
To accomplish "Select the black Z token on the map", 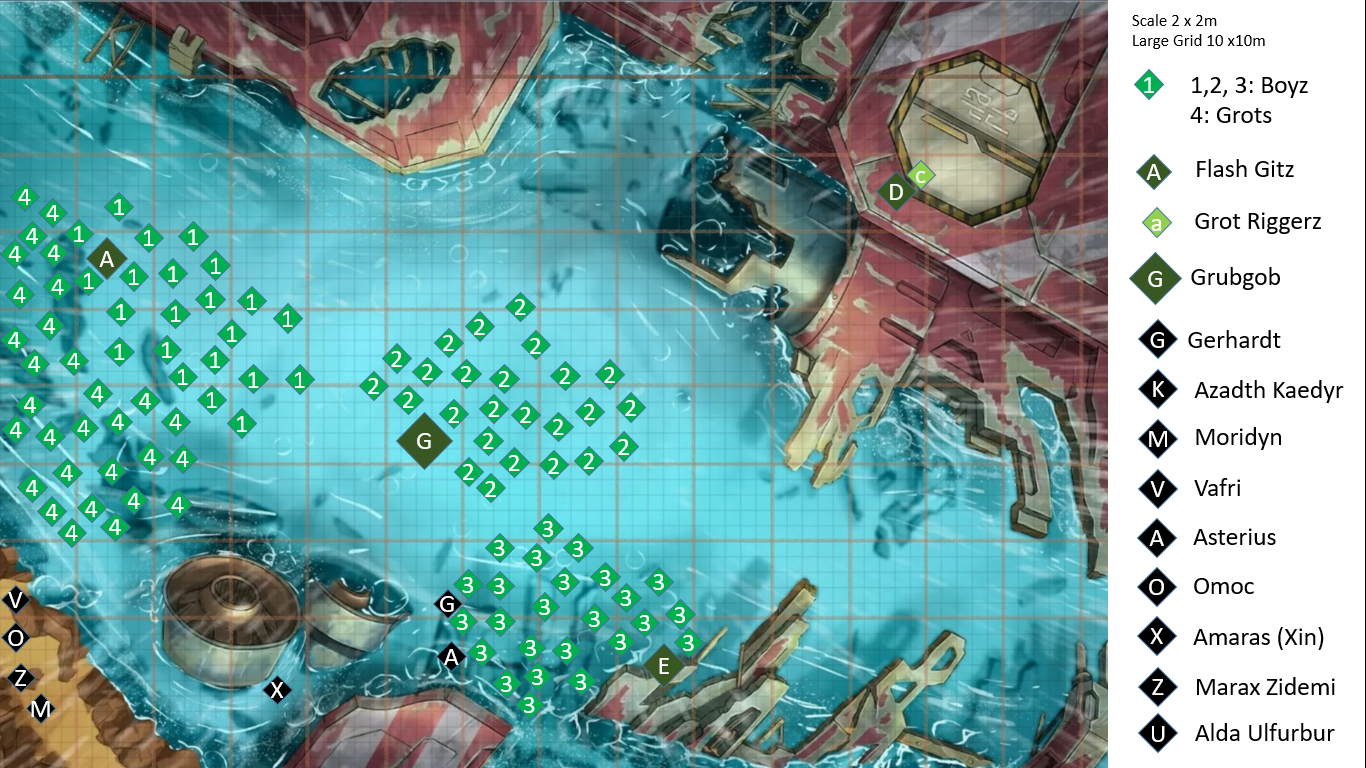I will pyautogui.click(x=20, y=678).
